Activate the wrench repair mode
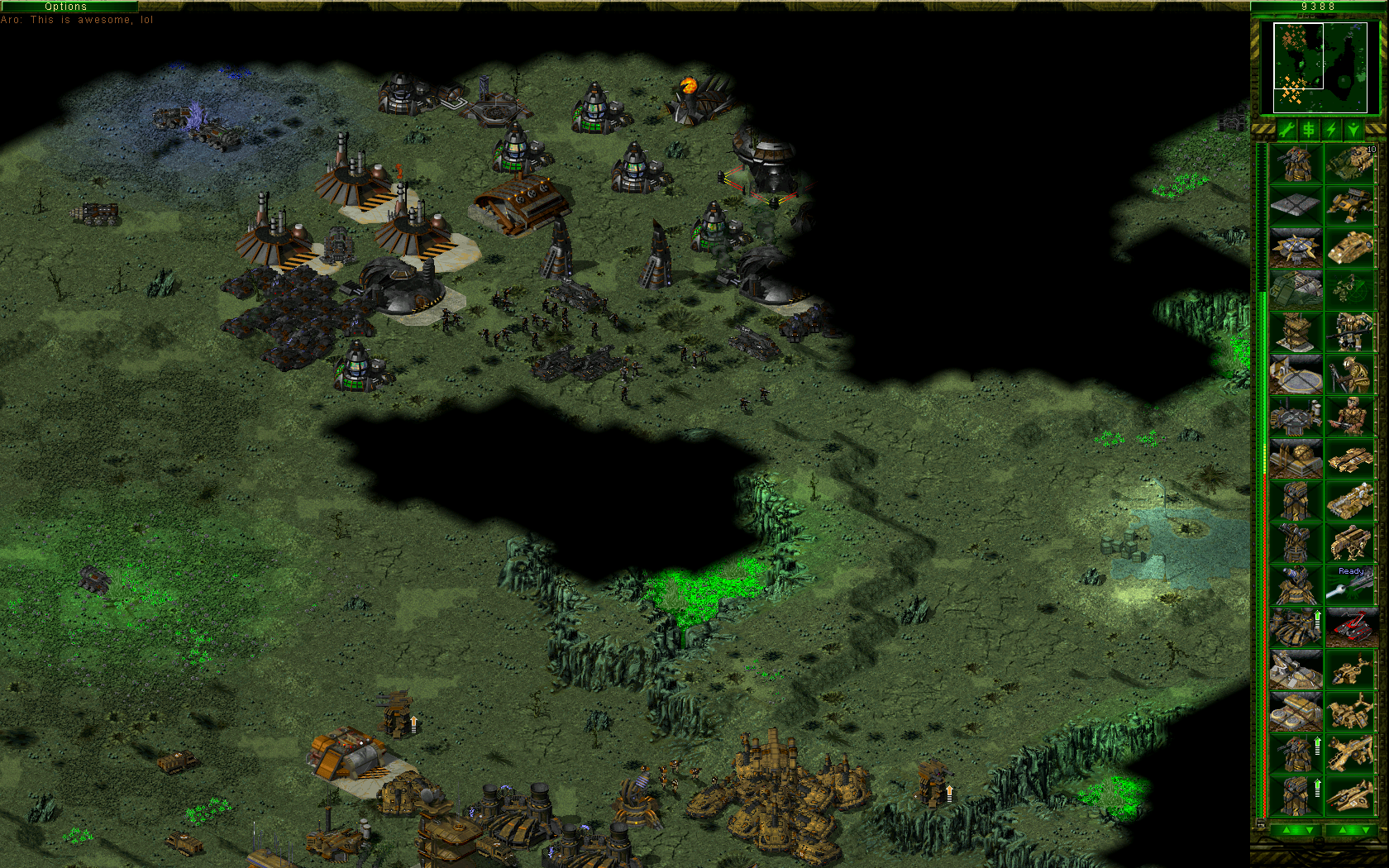This screenshot has height=868, width=1389. tap(1286, 130)
